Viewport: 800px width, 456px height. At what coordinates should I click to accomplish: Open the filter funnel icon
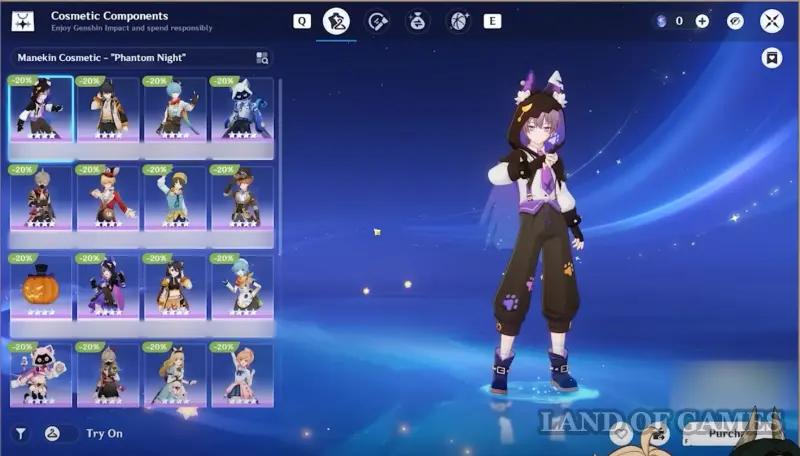[19, 434]
